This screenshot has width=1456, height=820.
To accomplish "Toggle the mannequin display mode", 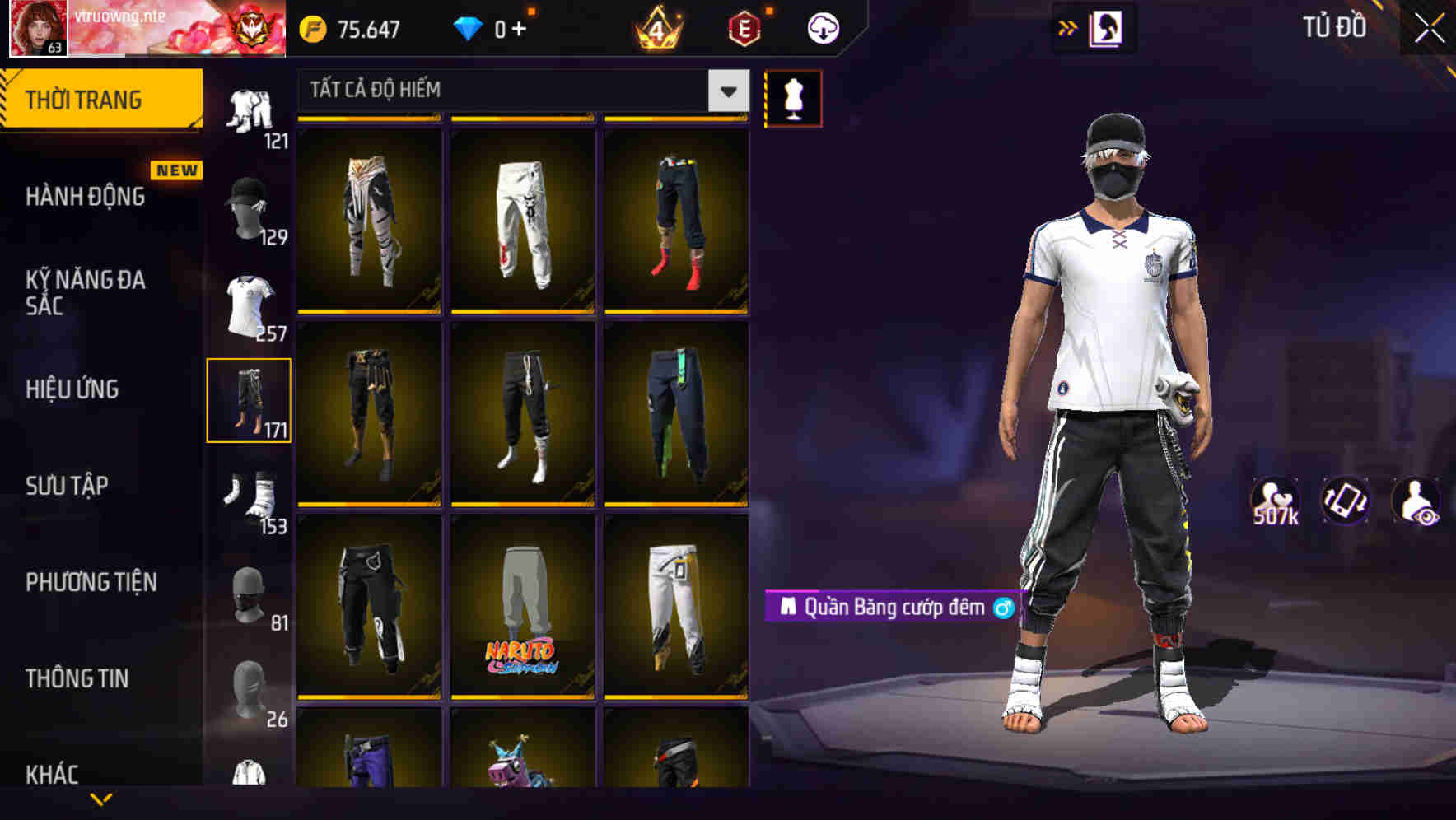I will pos(793,97).
